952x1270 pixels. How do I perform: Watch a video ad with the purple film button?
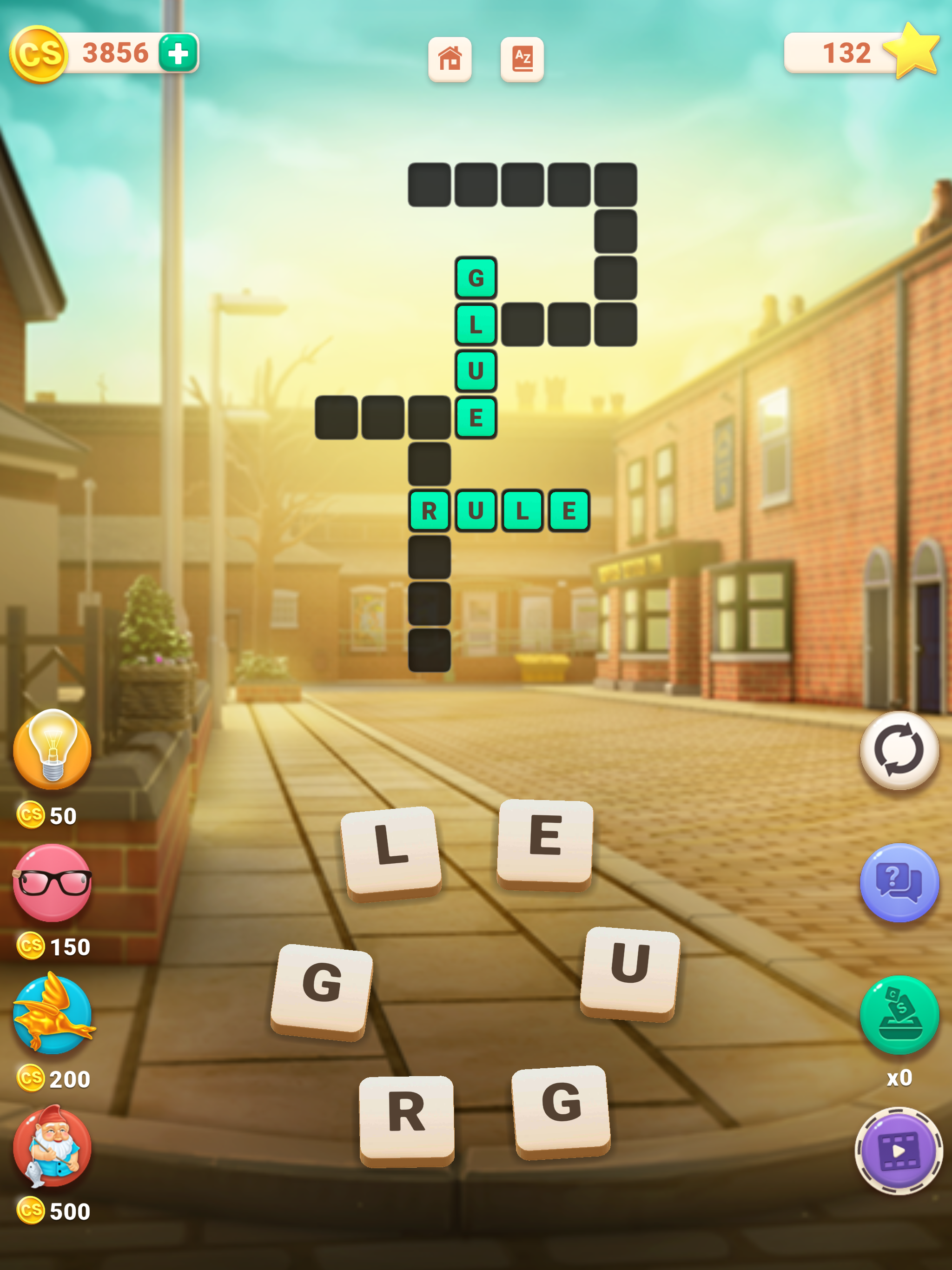click(899, 1151)
